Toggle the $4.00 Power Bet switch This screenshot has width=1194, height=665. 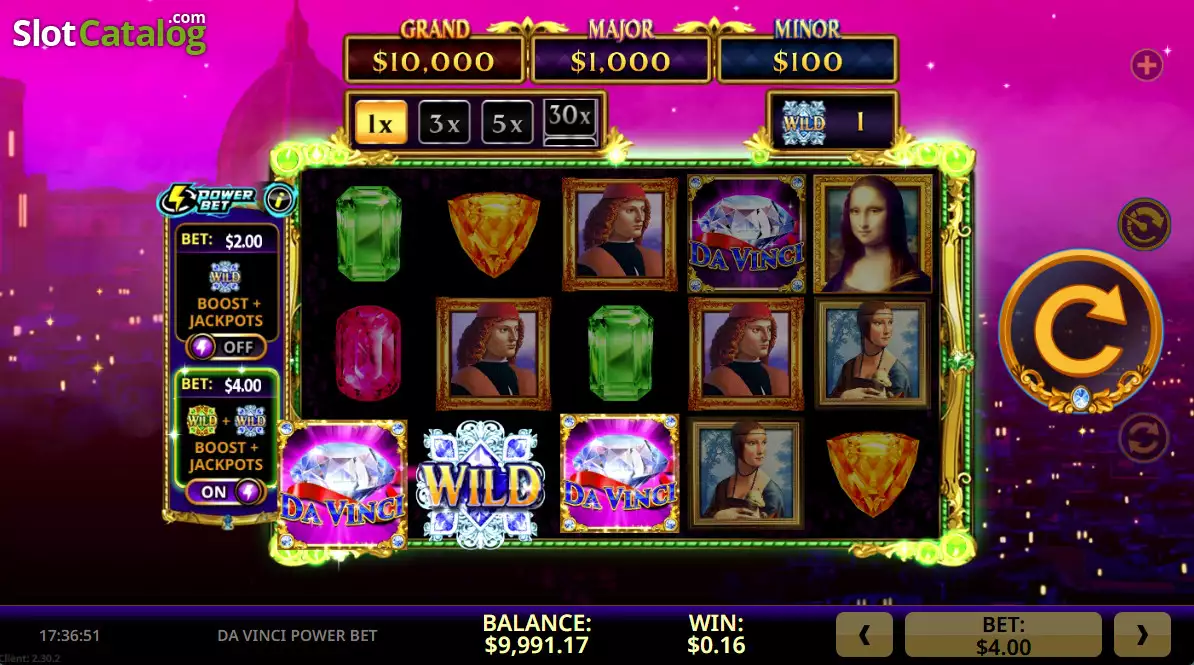coord(225,492)
